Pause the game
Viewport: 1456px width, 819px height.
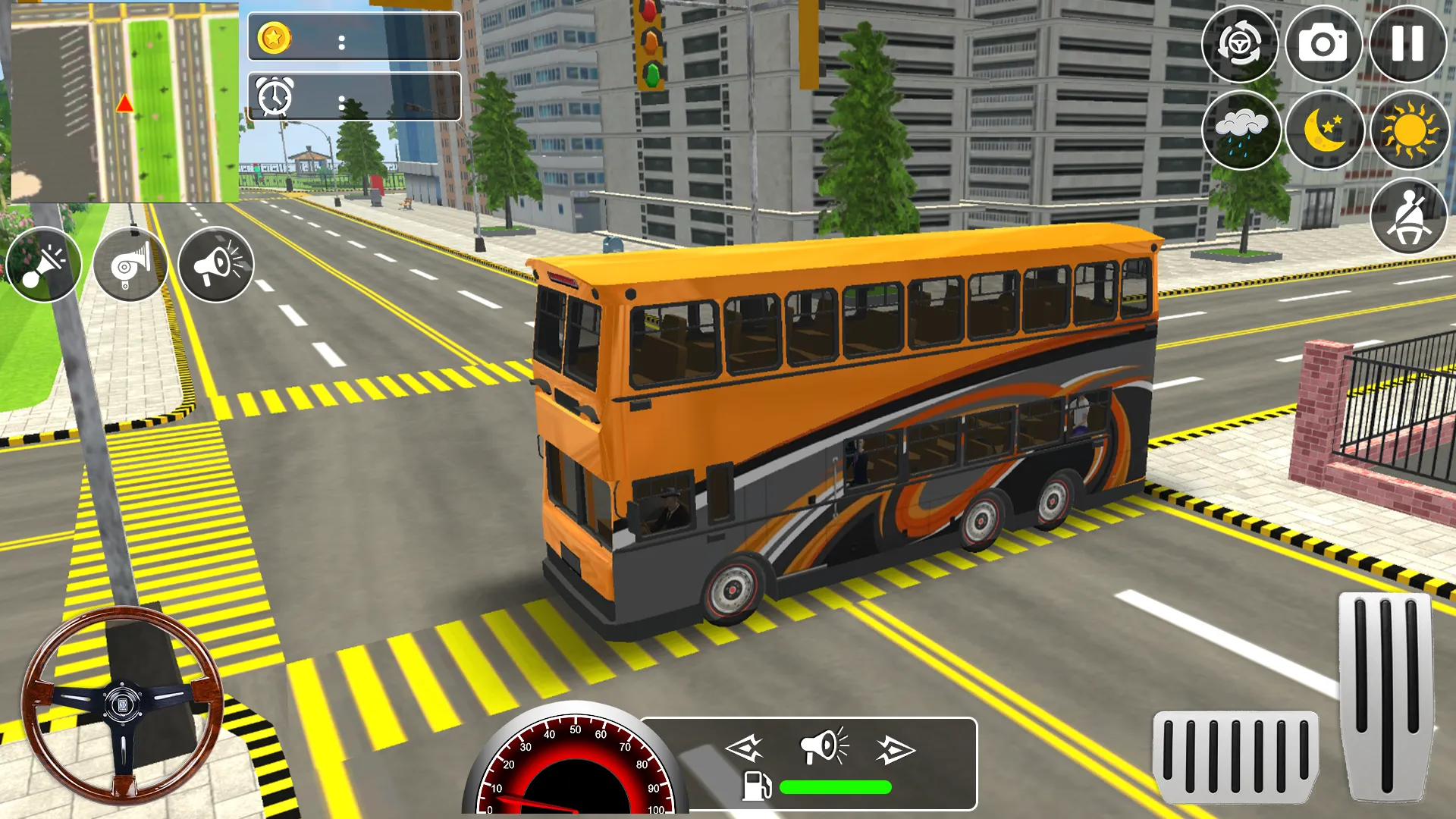[x=1407, y=44]
